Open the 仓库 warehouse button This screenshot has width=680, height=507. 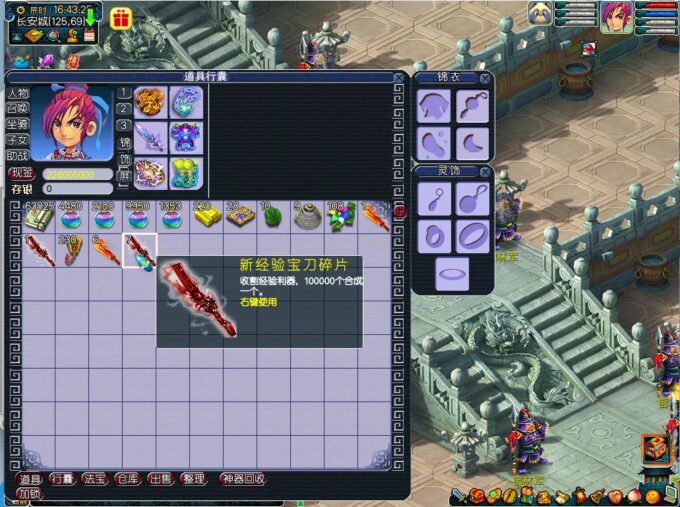[x=128, y=479]
